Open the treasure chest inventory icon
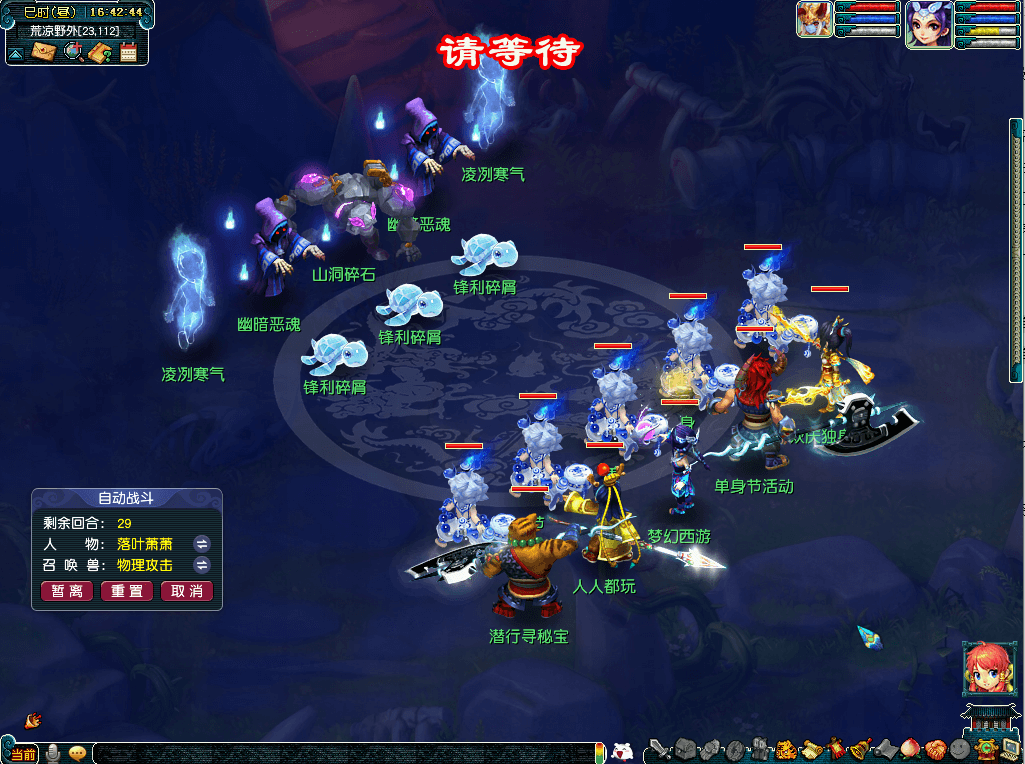This screenshot has width=1025, height=764. click(684, 748)
